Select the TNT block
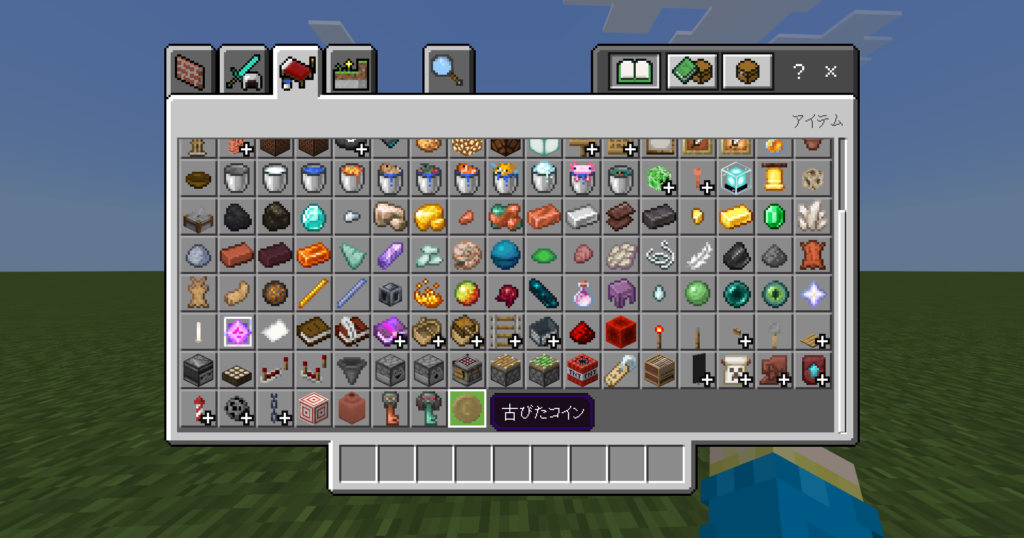 tap(581, 371)
